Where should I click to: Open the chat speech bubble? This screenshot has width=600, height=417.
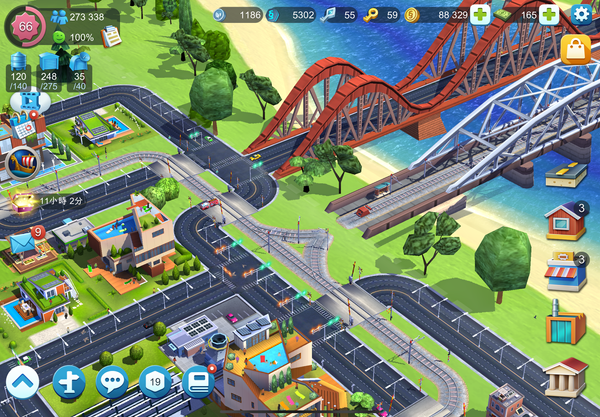click(x=112, y=382)
